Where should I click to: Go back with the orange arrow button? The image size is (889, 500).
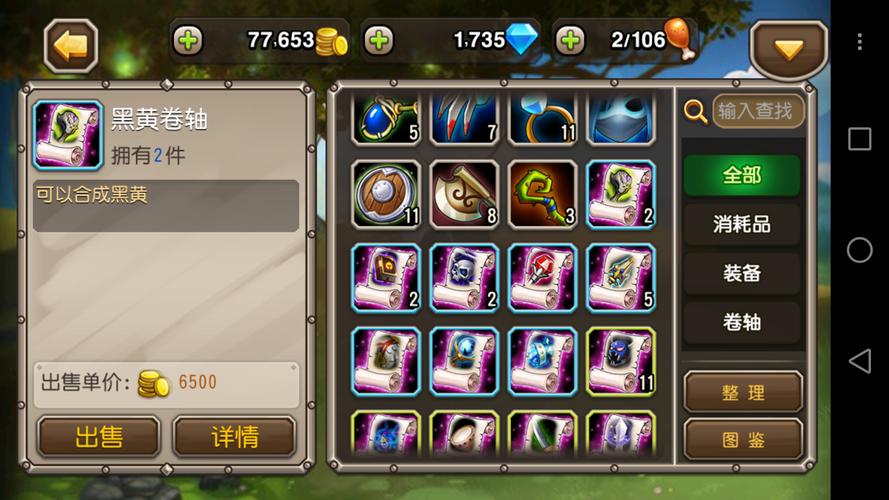pos(71,45)
